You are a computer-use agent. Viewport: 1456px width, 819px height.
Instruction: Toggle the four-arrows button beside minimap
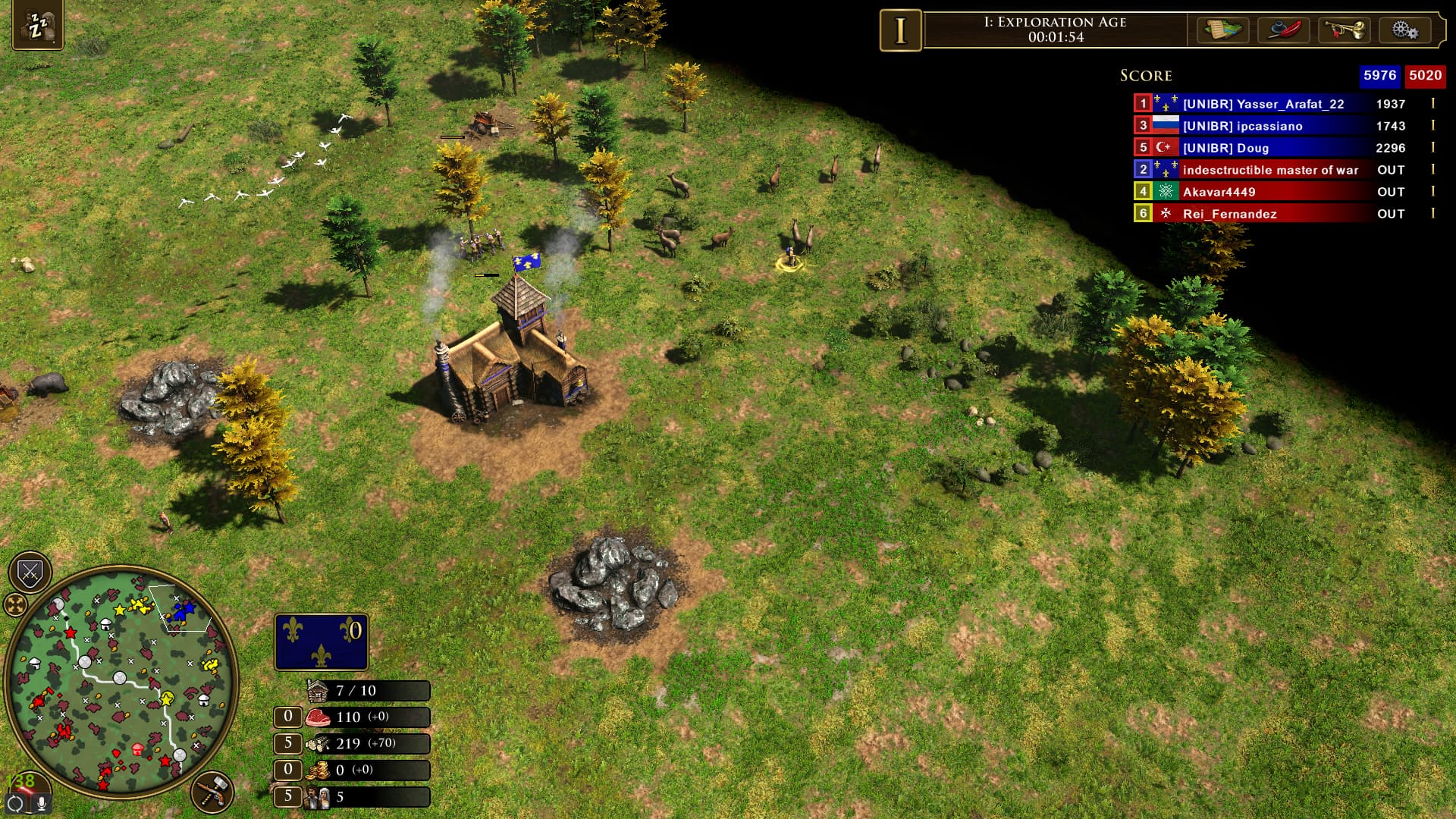tap(15, 604)
